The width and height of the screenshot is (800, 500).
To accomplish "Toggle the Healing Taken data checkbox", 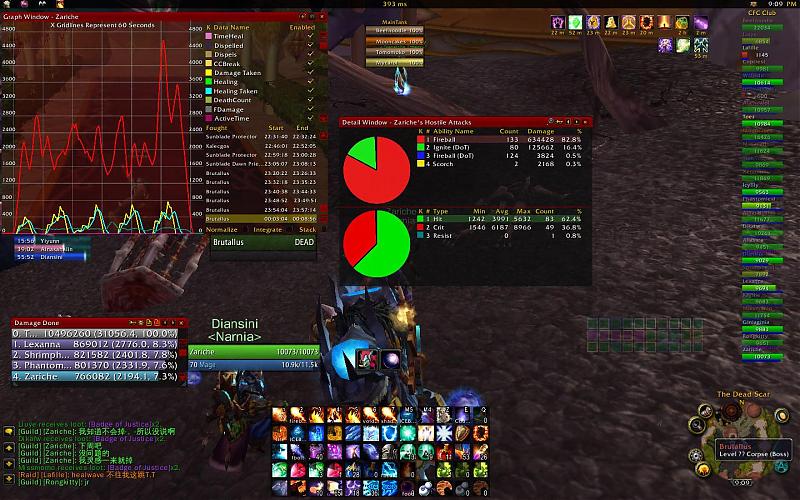I will [x=311, y=91].
